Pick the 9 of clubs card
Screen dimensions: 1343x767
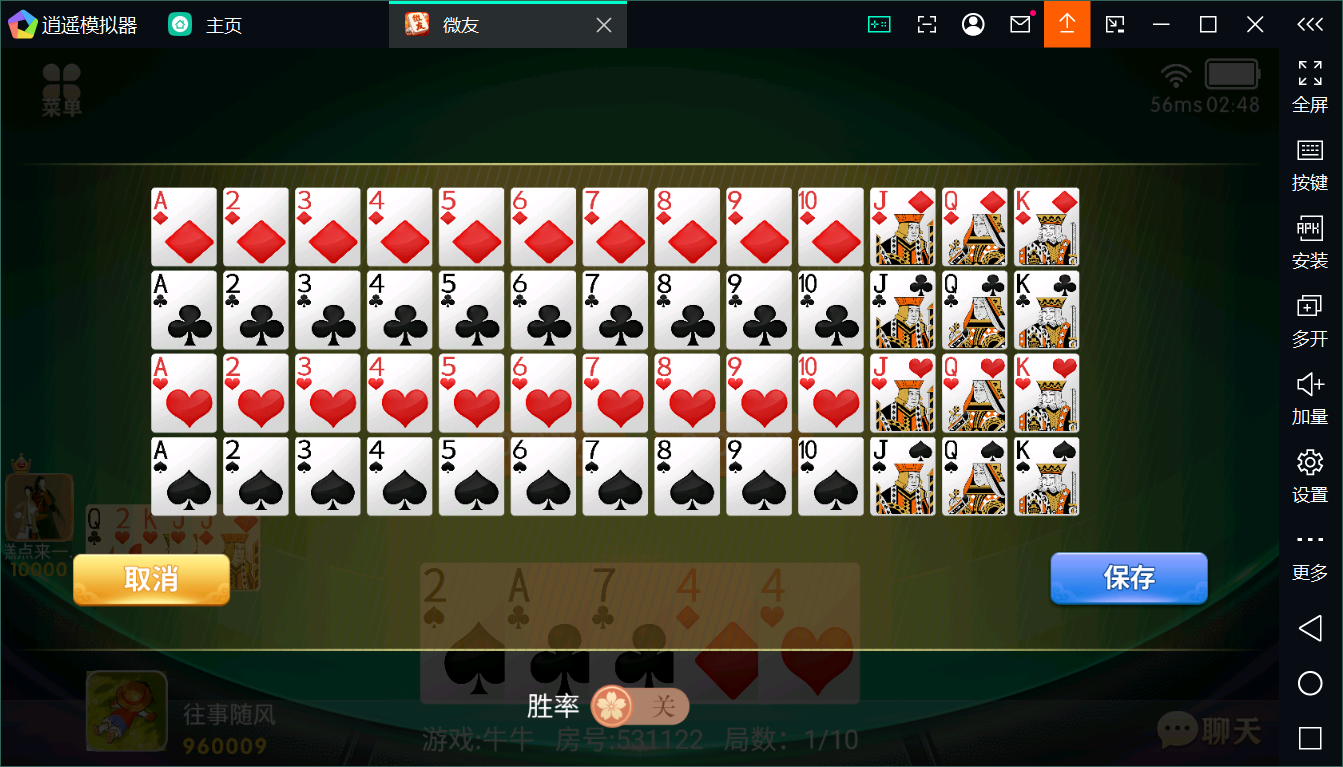759,310
